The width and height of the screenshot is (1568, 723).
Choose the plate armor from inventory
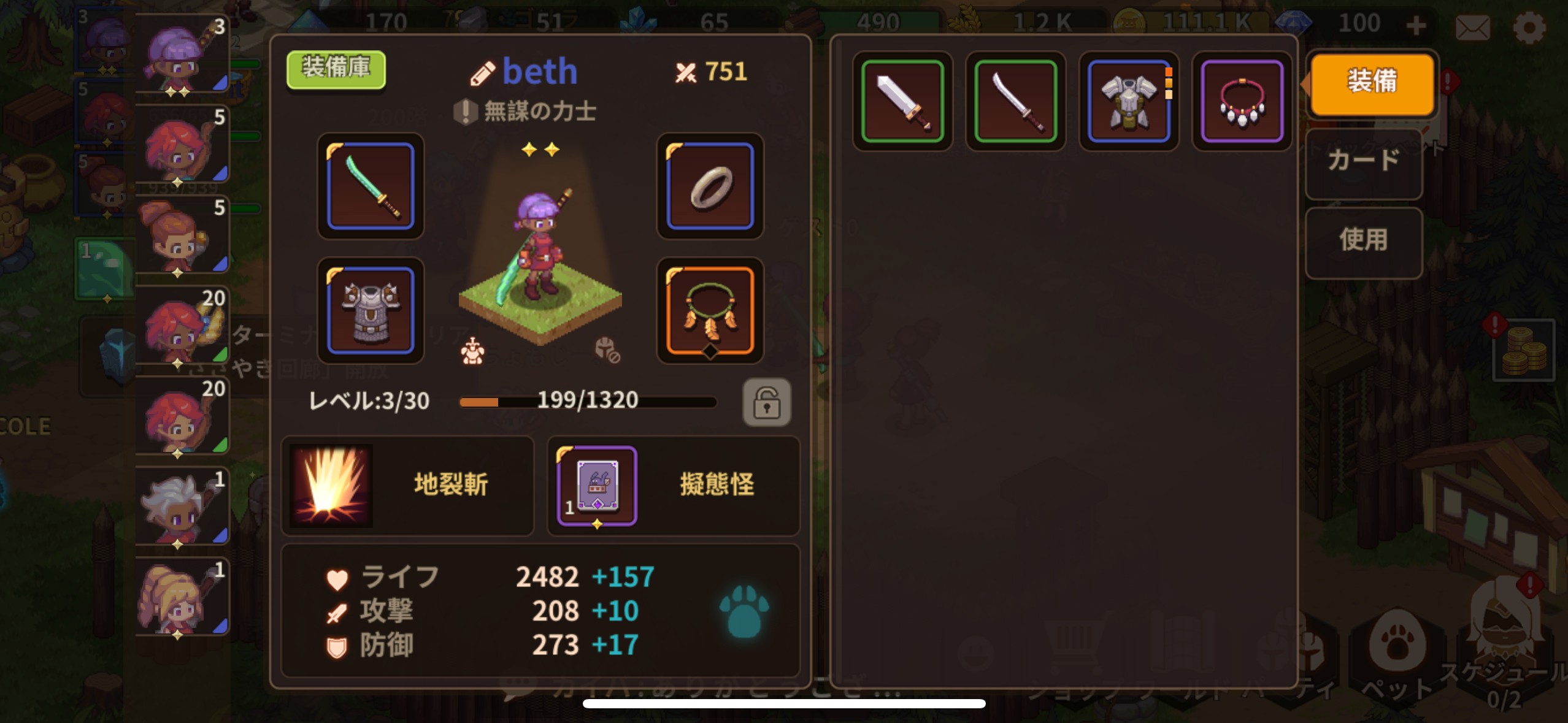tap(1129, 101)
